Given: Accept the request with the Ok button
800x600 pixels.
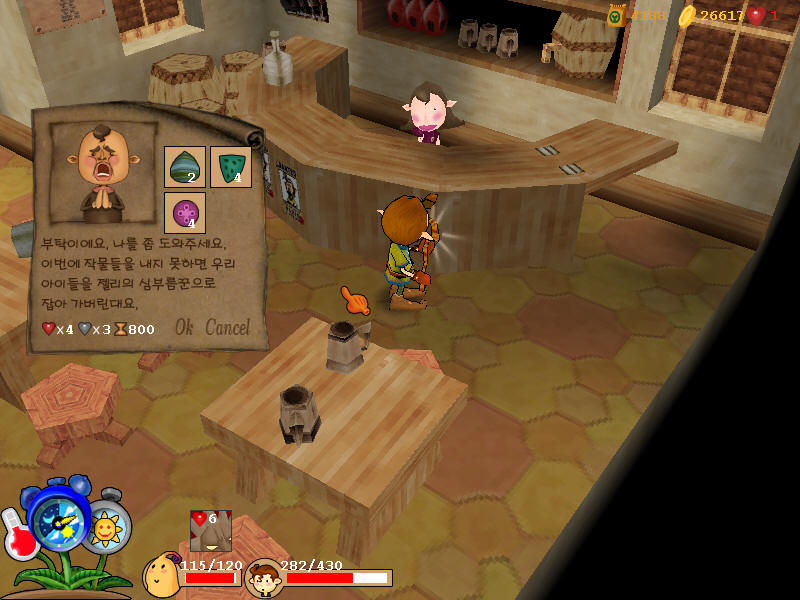Looking at the screenshot, I should (x=184, y=328).
